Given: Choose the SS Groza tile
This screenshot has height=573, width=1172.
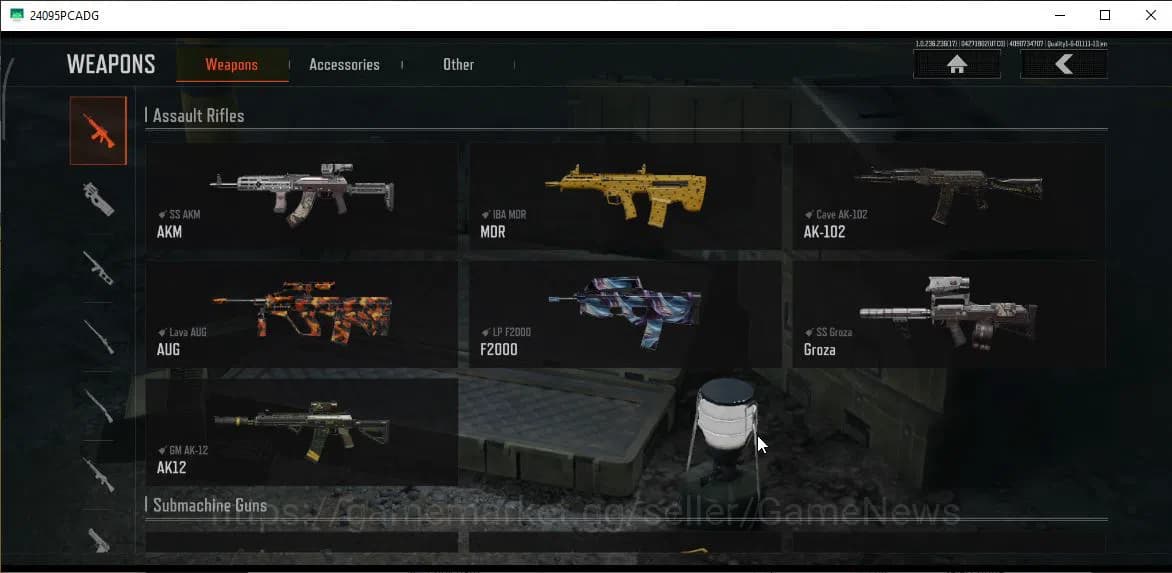Looking at the screenshot, I should tap(948, 314).
